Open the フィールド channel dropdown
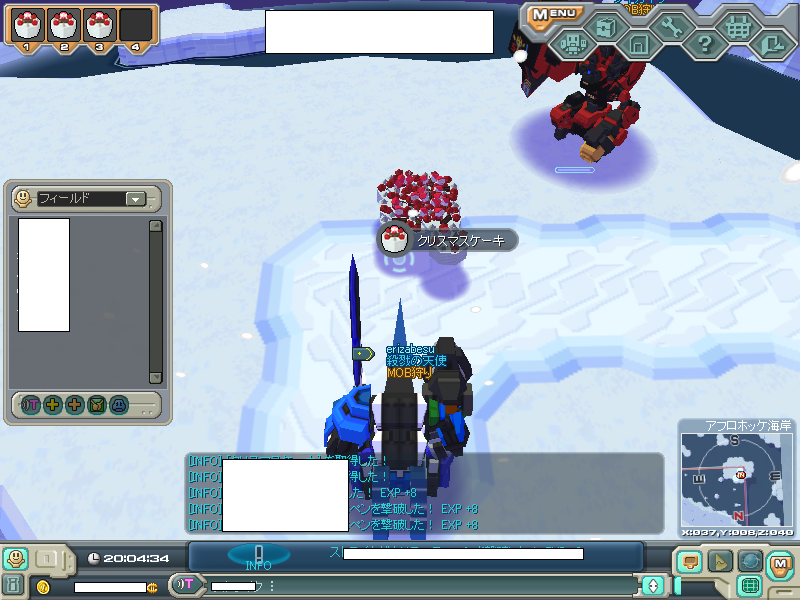Viewport: 800px width, 600px height. click(x=135, y=199)
